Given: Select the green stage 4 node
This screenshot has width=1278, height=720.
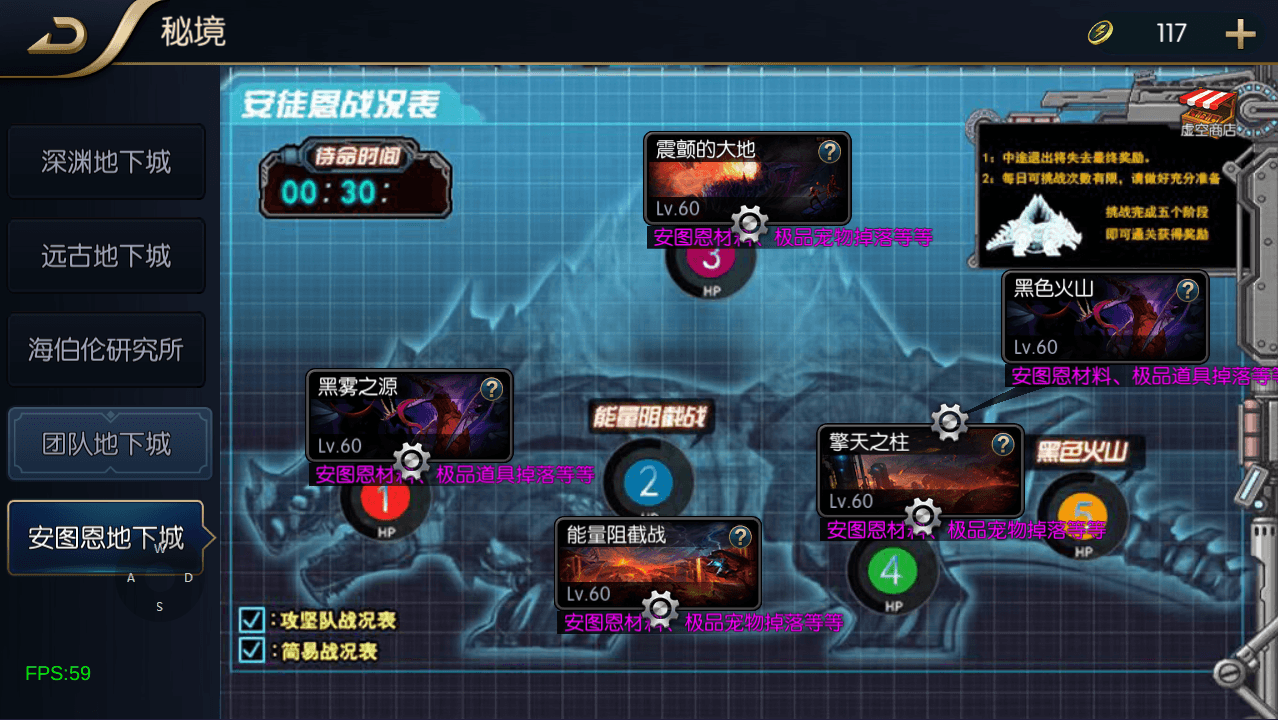Looking at the screenshot, I should [892, 572].
